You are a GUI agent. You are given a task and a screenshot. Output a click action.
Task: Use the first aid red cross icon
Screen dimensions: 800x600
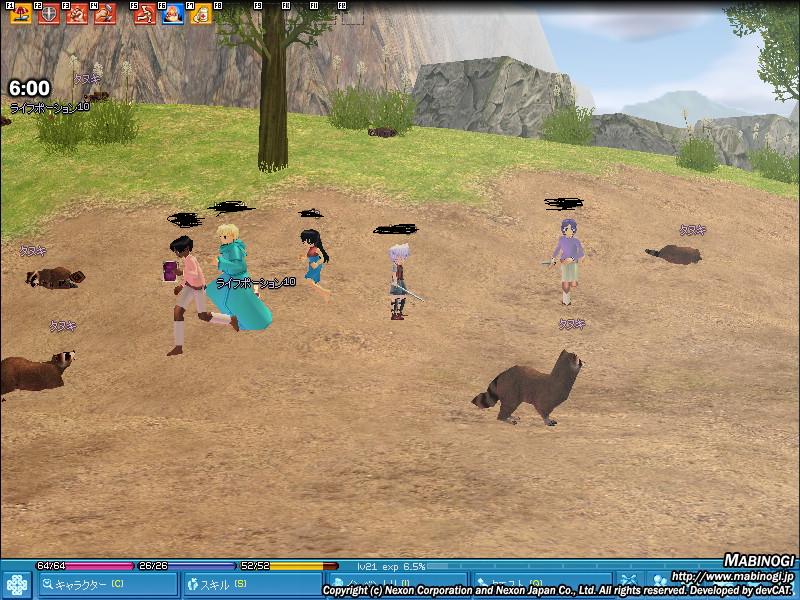coord(200,14)
